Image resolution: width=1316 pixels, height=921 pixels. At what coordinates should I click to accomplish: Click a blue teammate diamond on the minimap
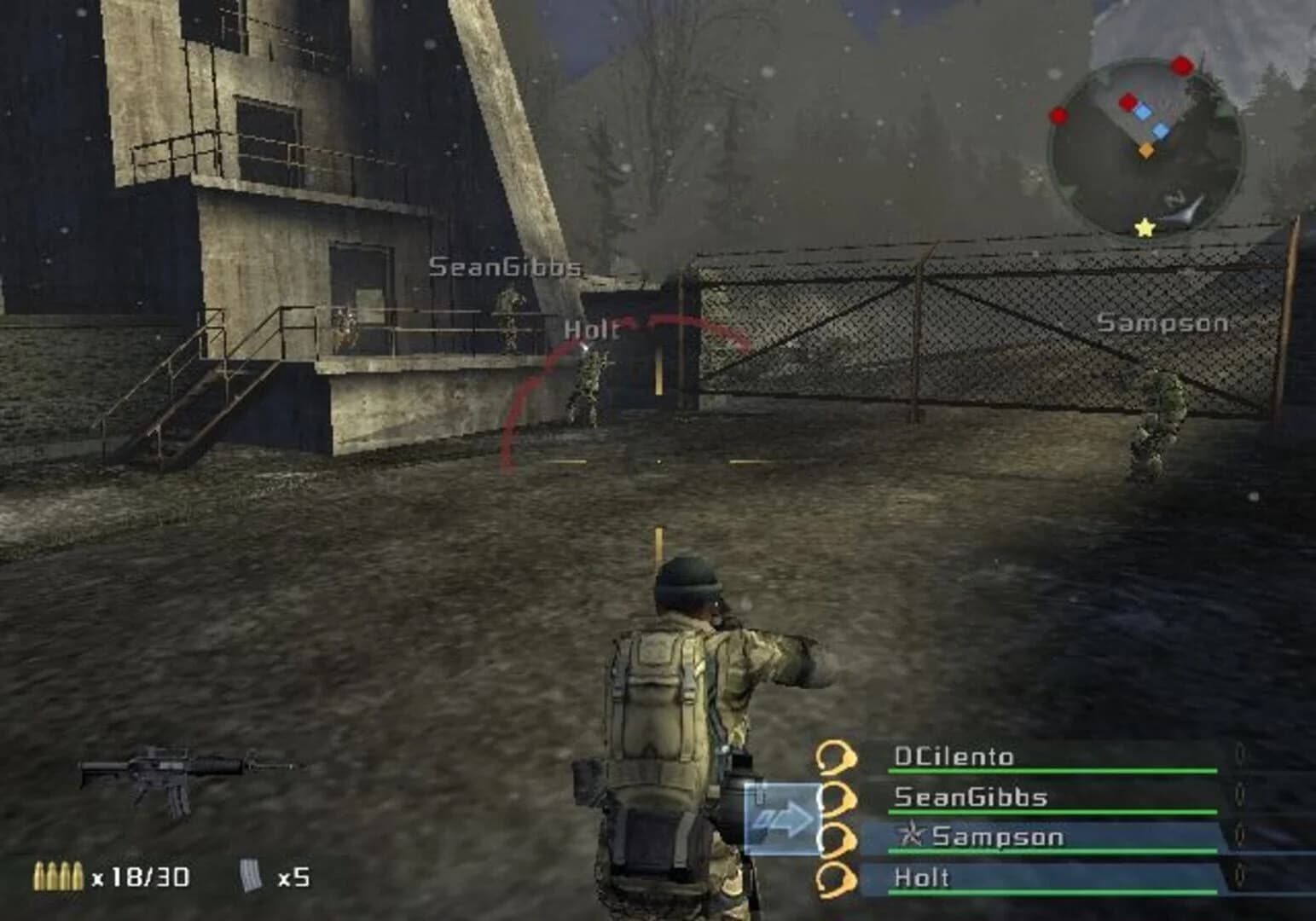coord(1143,112)
